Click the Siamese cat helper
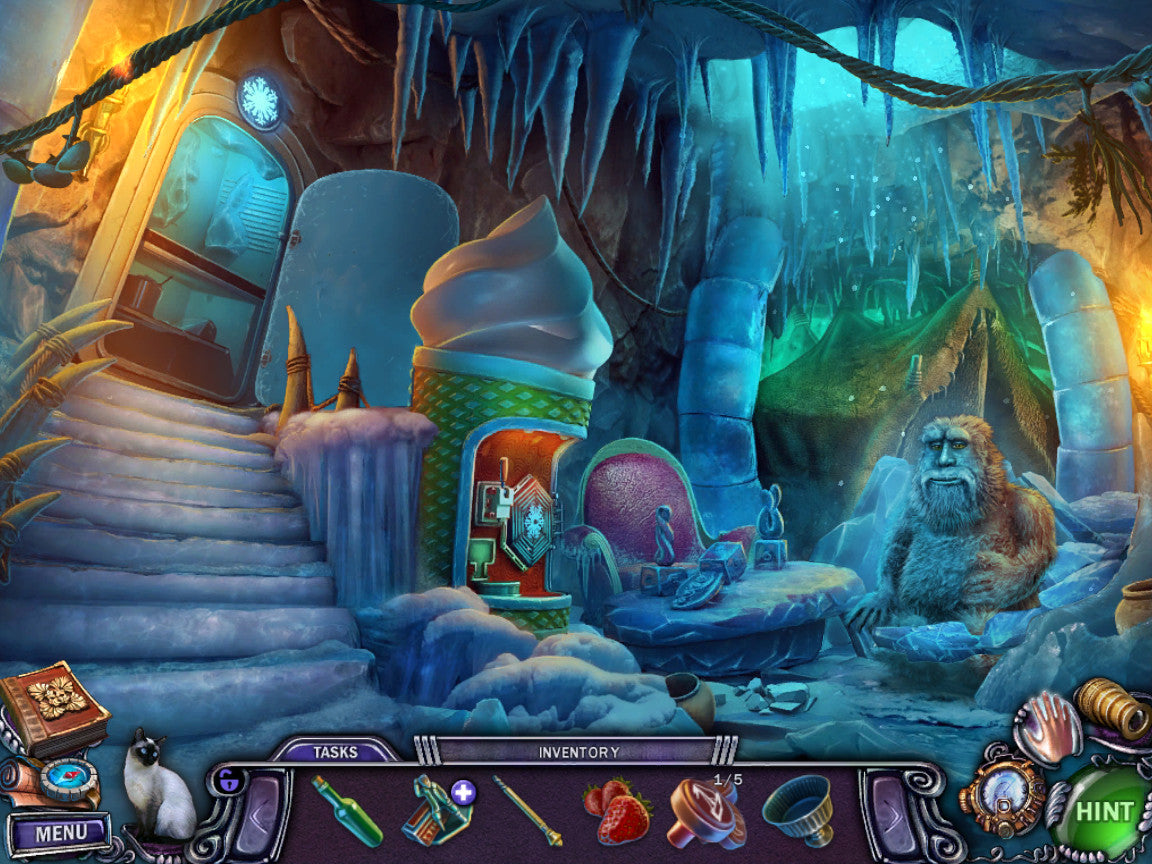 [156, 788]
